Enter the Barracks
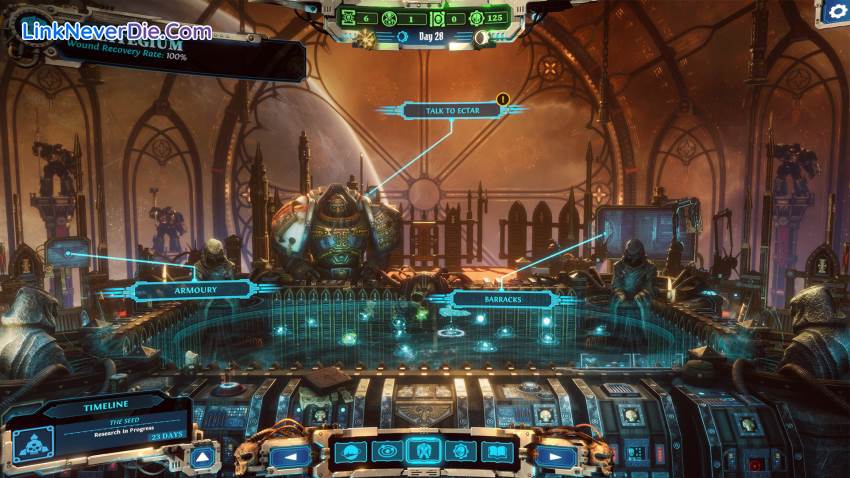This screenshot has width=850, height=478. 502,298
